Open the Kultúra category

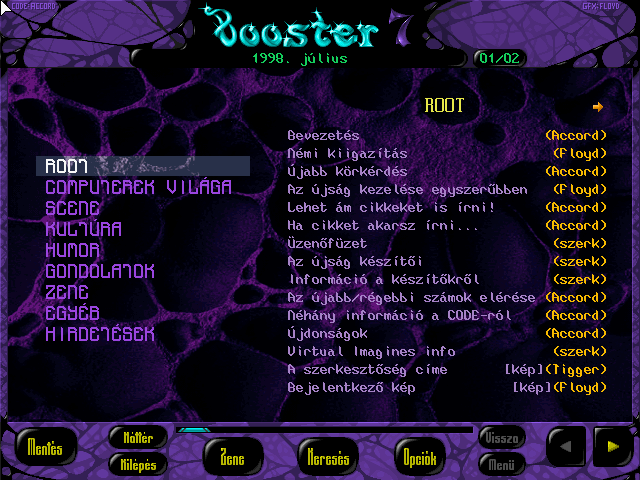[x=83, y=229]
